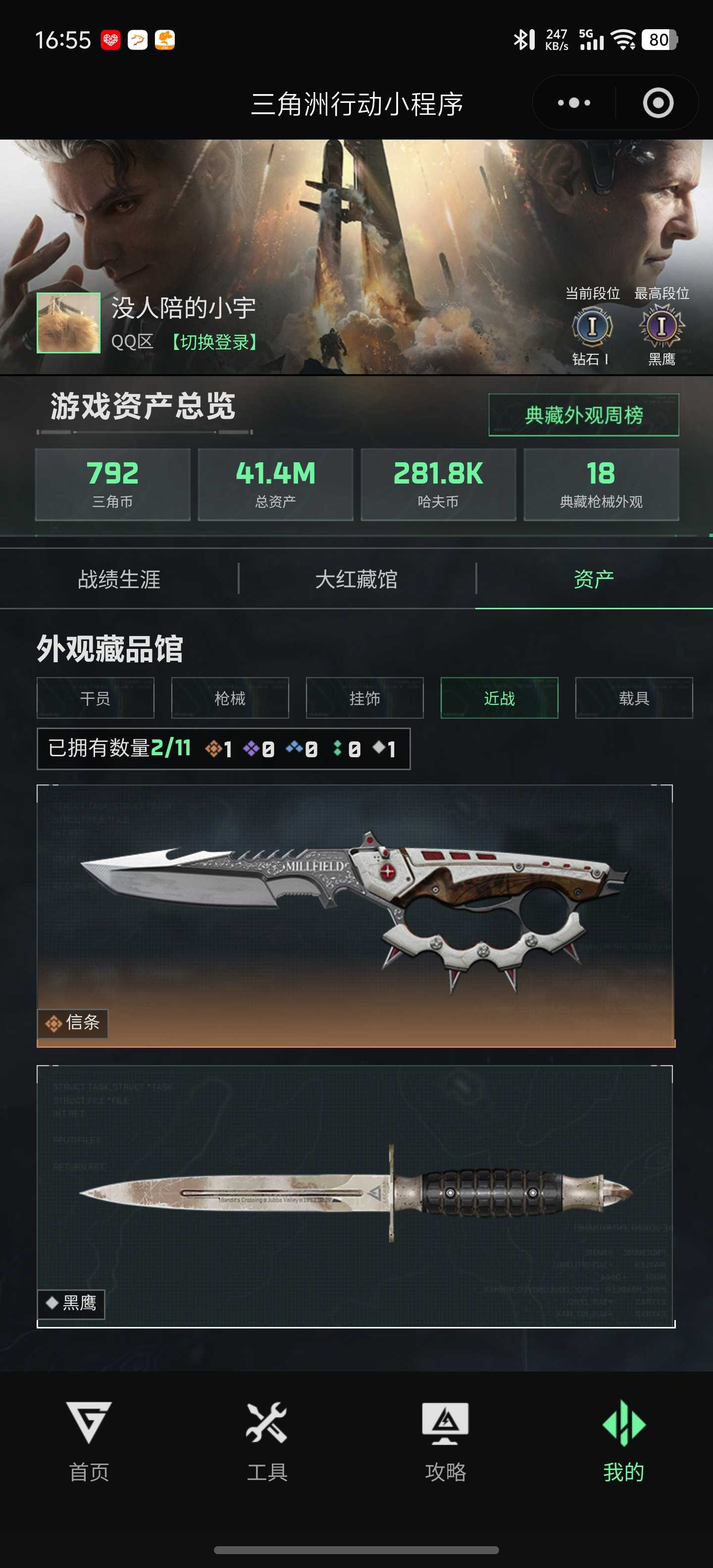The height and width of the screenshot is (1568, 713).
Task: Select the 干员 operator filter
Action: click(95, 699)
